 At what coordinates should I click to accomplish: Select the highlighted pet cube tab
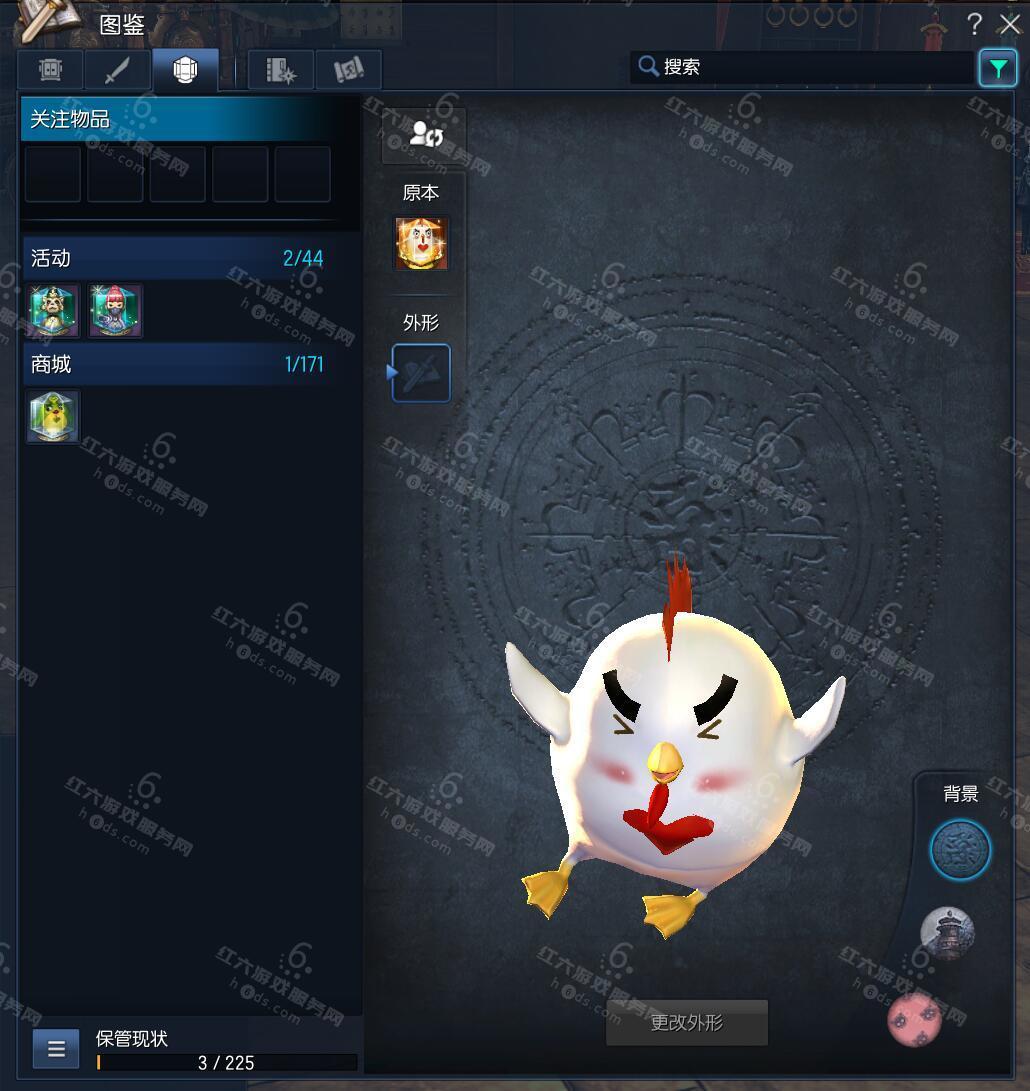[185, 70]
